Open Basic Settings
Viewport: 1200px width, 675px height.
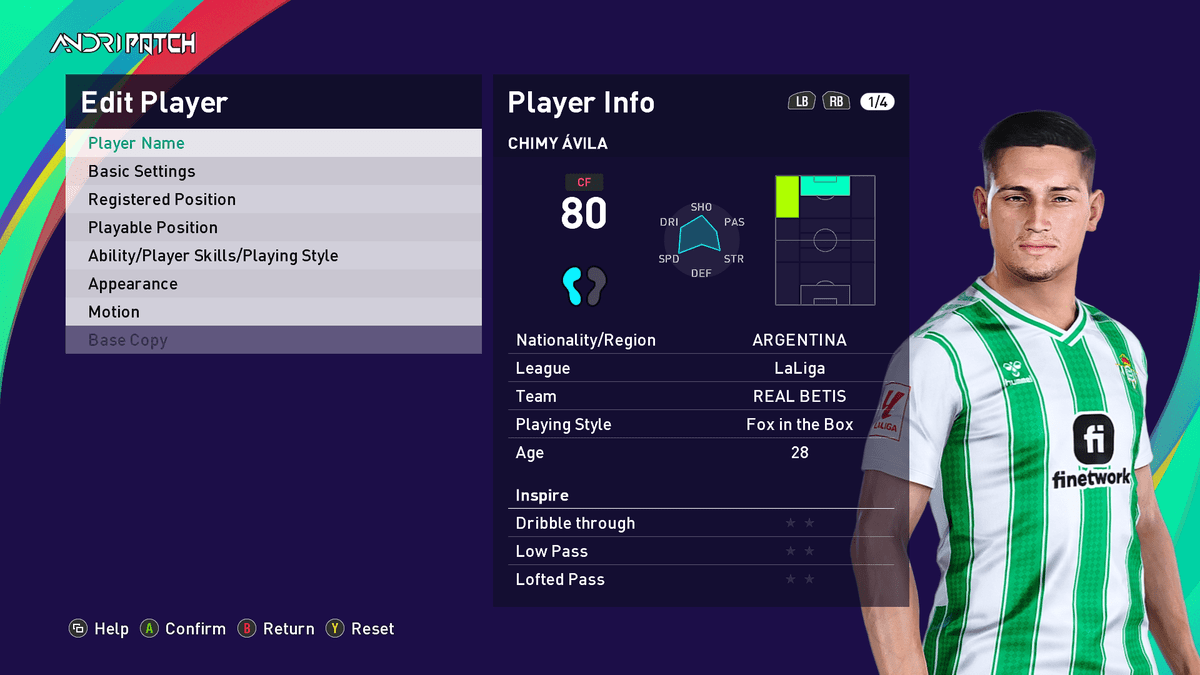click(273, 171)
